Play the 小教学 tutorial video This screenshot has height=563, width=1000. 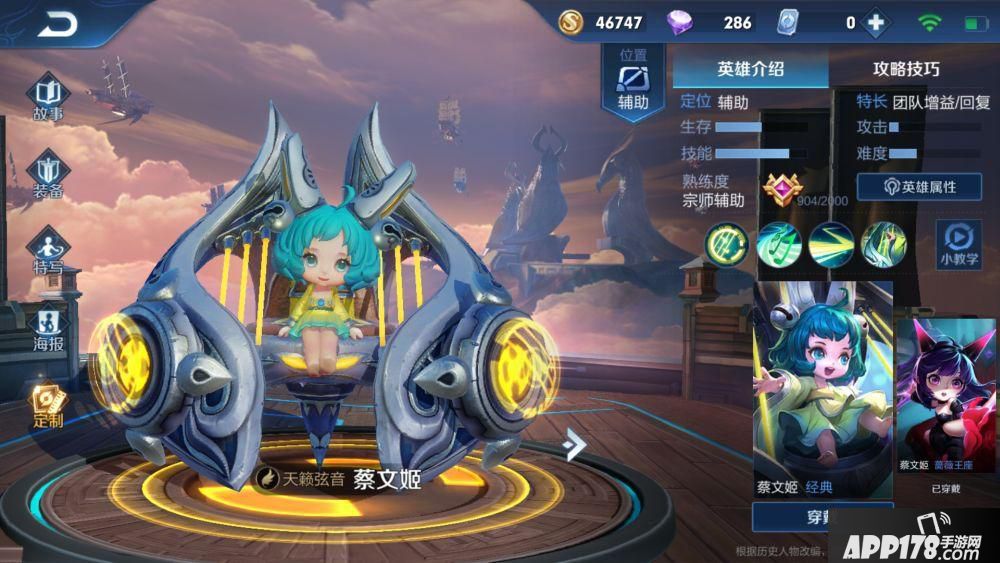957,245
